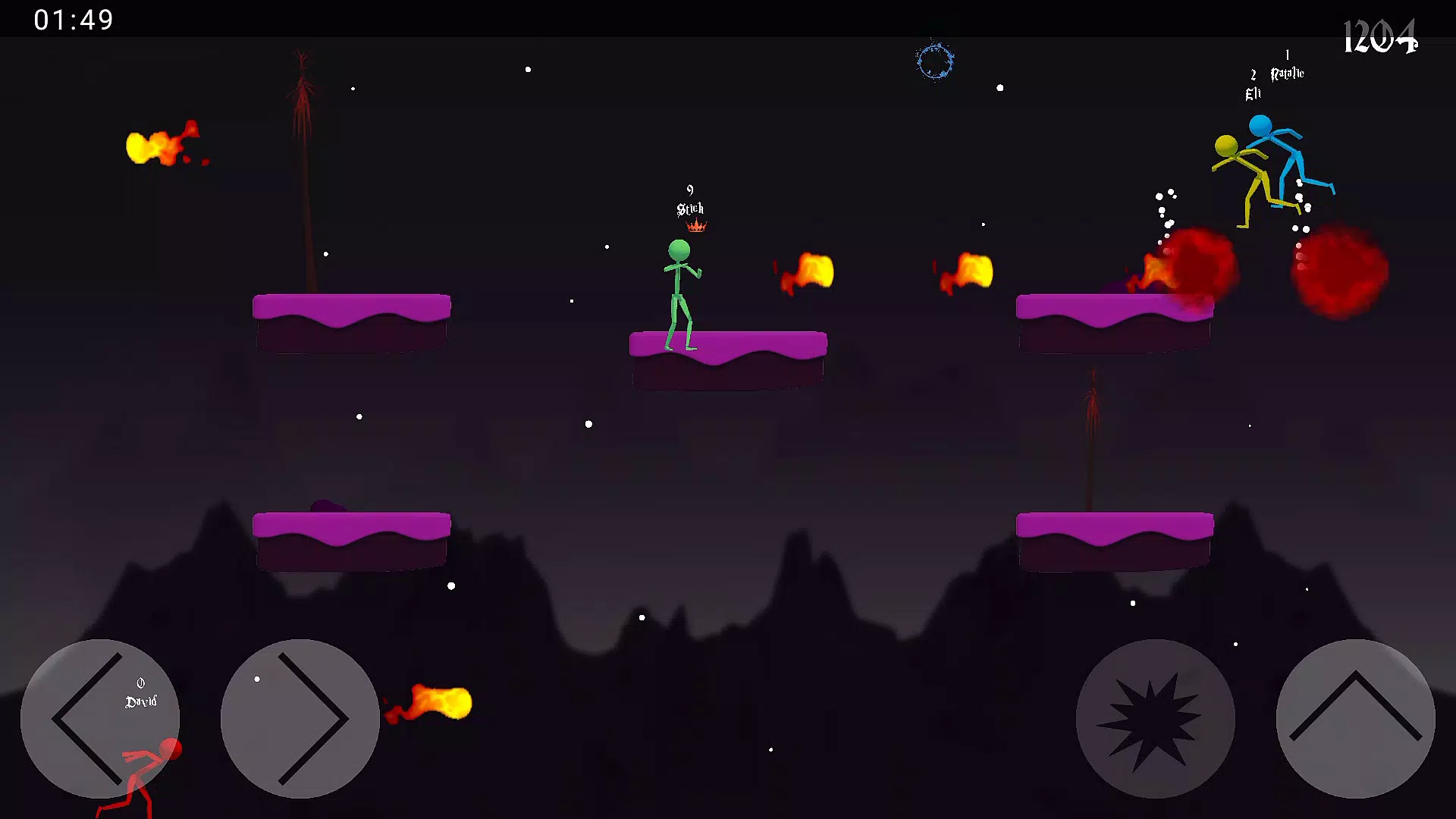Click the flaming crown above Stick
Viewport: 1456px width, 819px height.
coord(695,225)
